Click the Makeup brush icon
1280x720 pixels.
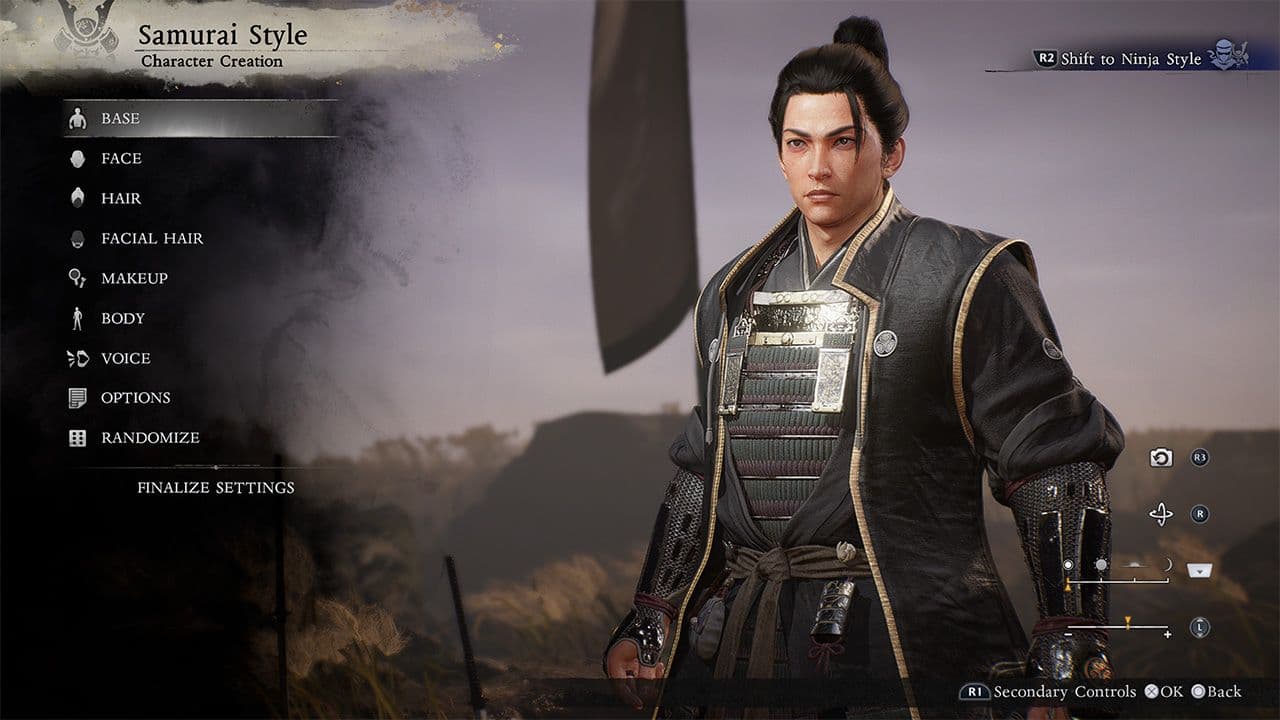point(78,278)
